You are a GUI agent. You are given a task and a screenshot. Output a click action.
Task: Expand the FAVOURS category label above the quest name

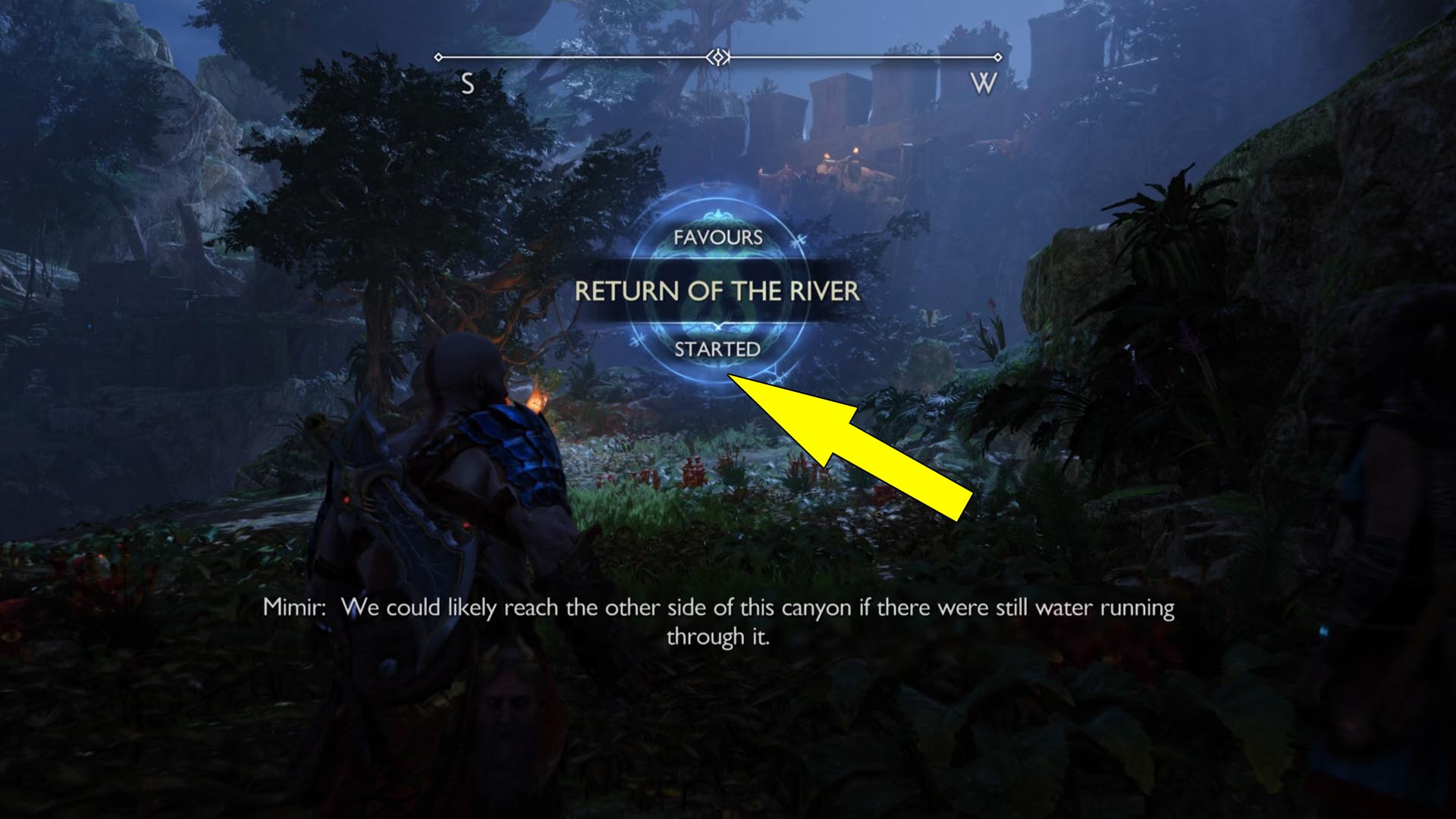719,237
